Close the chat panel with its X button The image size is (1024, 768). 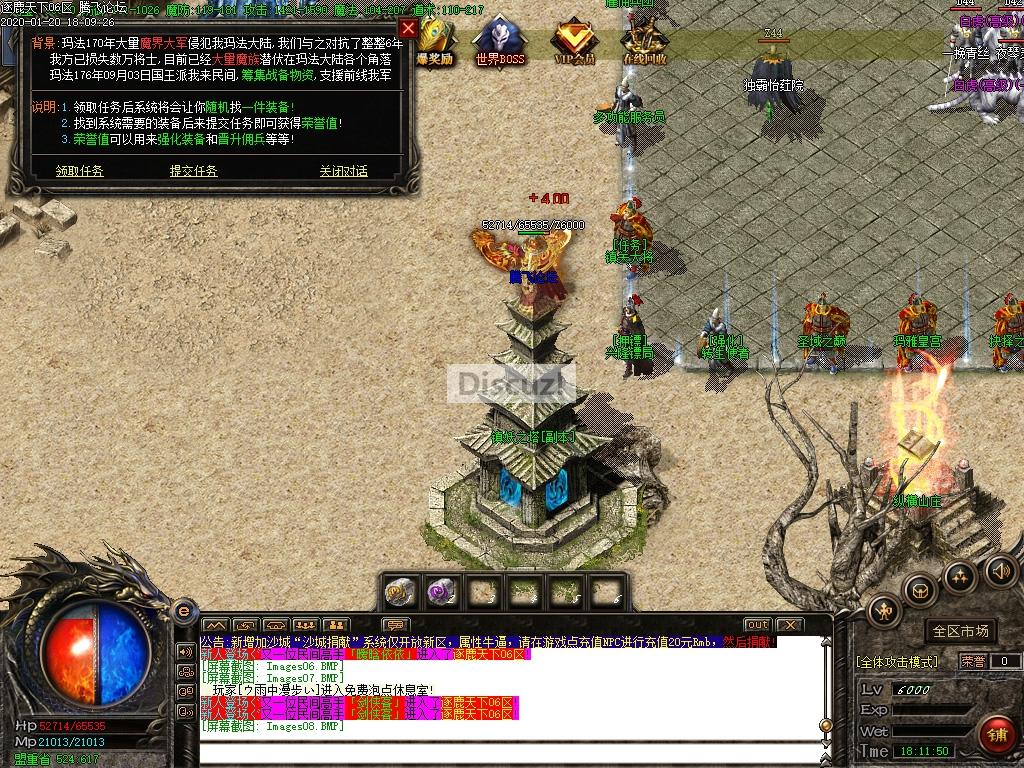[x=789, y=625]
